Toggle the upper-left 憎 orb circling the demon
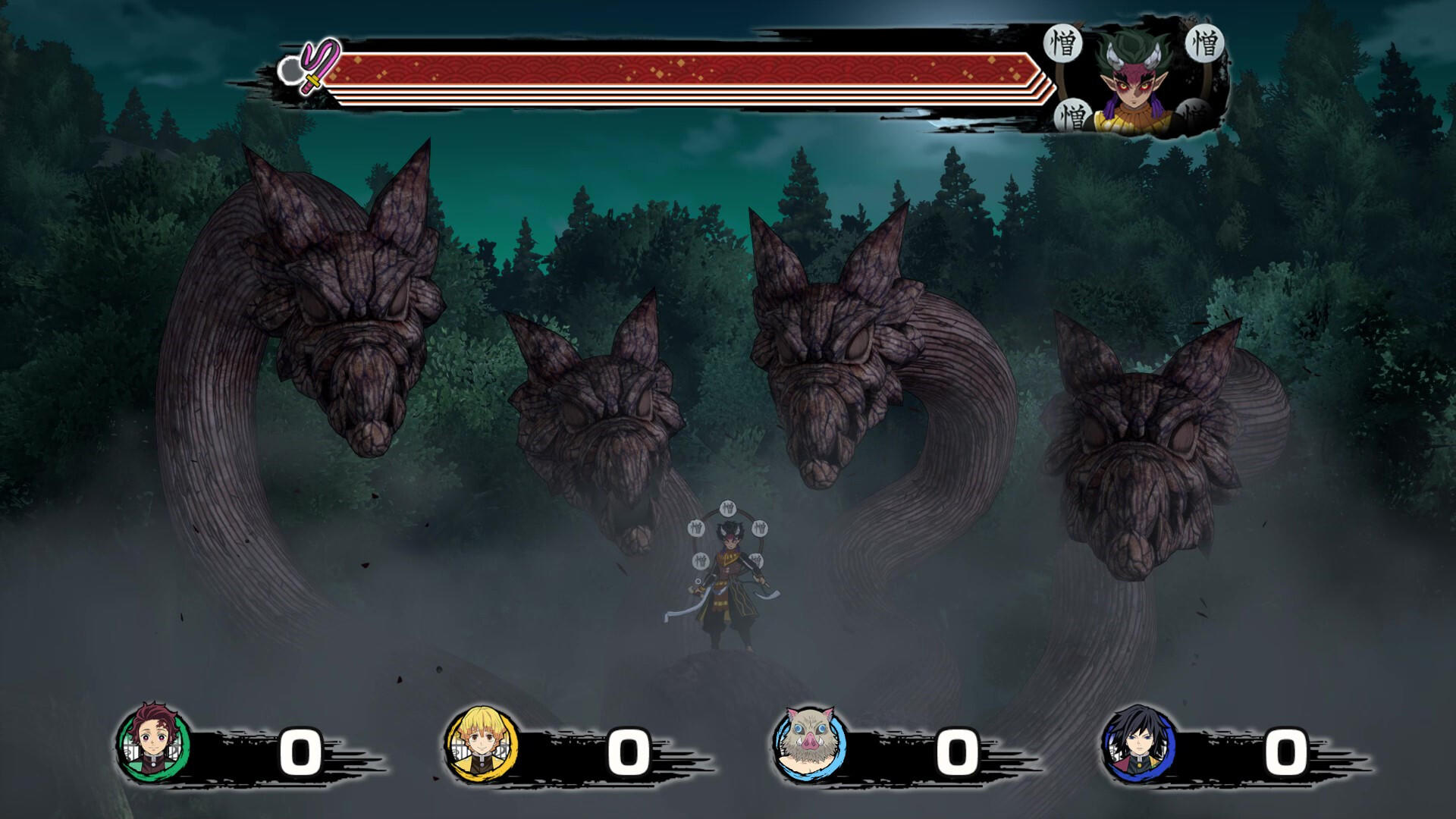 click(x=696, y=529)
